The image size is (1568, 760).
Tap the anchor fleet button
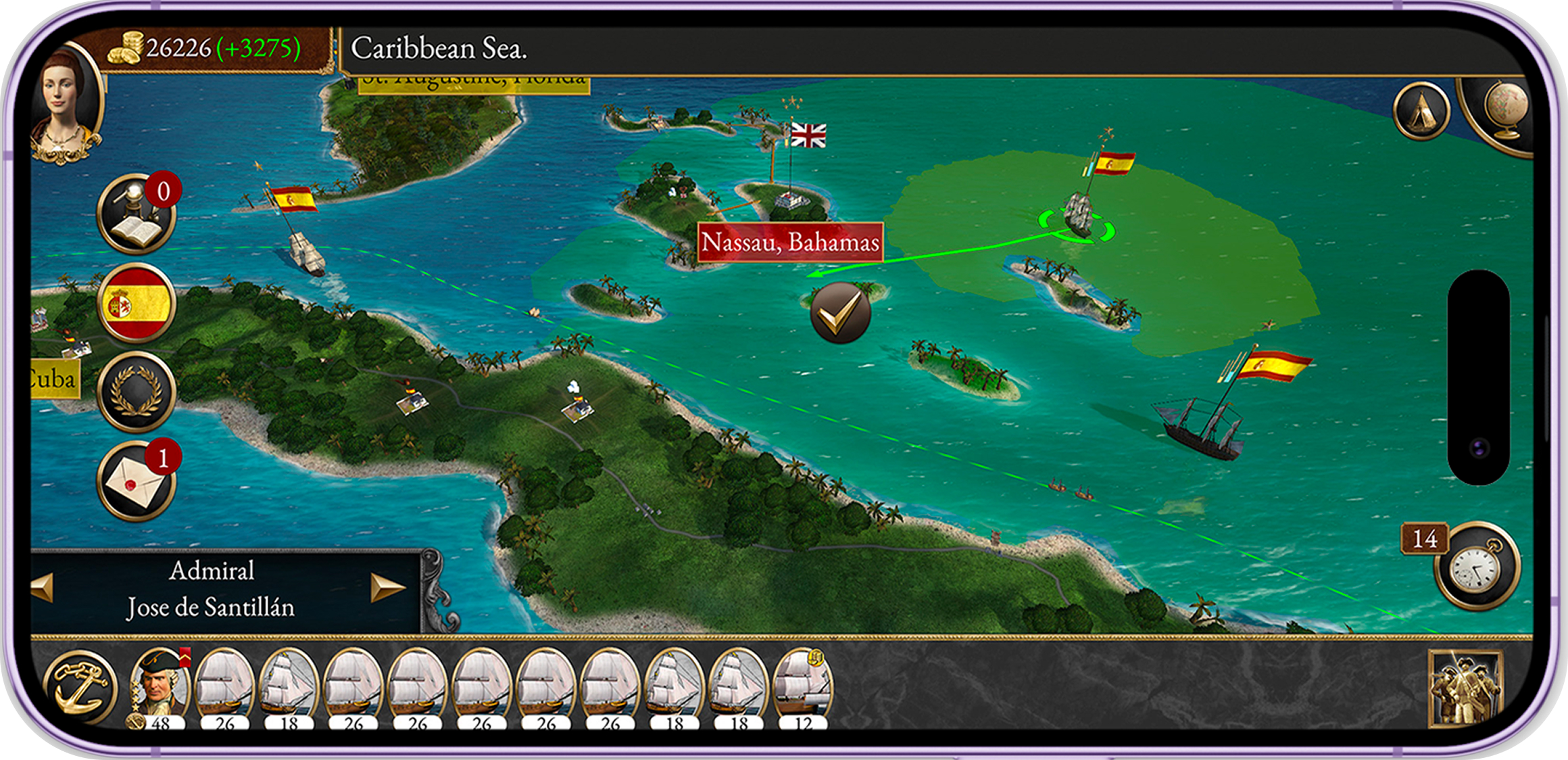81,686
